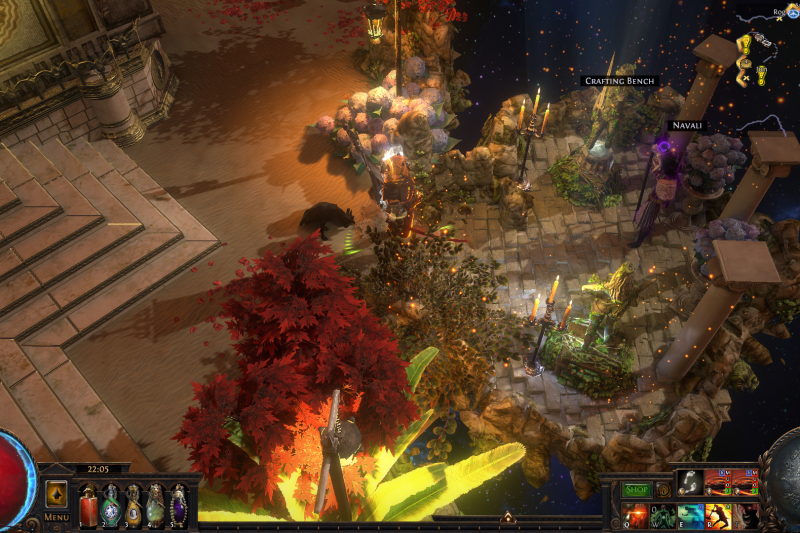Screen dimensions: 800x533
Task: Activate the green figure W skill
Action: (x=663, y=516)
